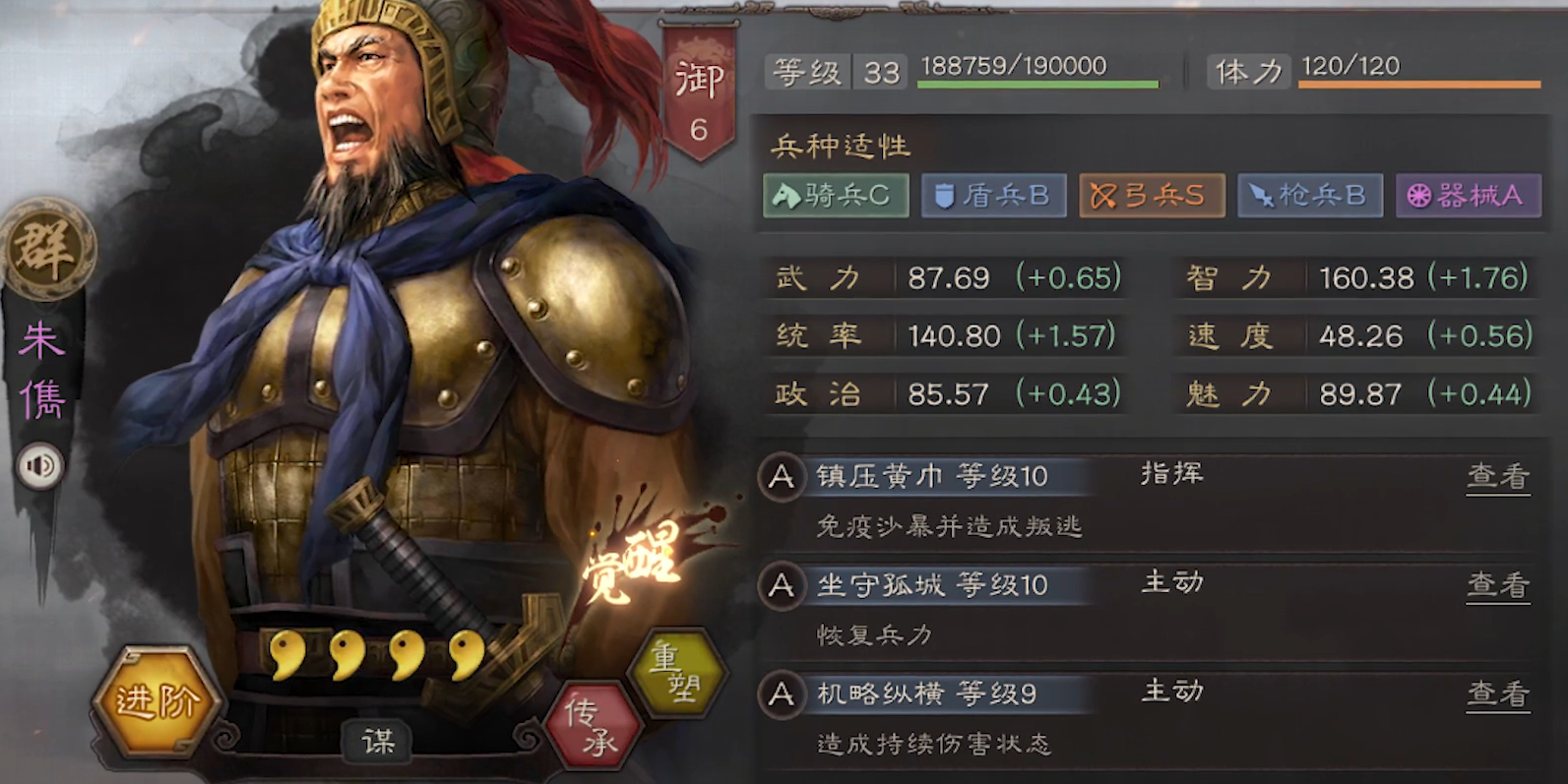
Task: Open 查看 for the 坐守孤城 skill
Action: [x=1497, y=584]
